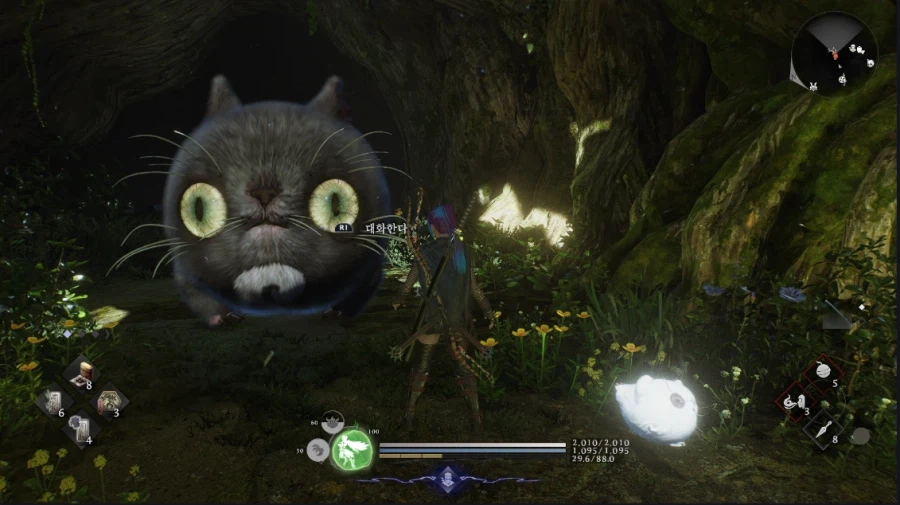The width and height of the screenshot is (900, 505).
Task: Use the talisman and flower item with 4
Action: [79, 430]
